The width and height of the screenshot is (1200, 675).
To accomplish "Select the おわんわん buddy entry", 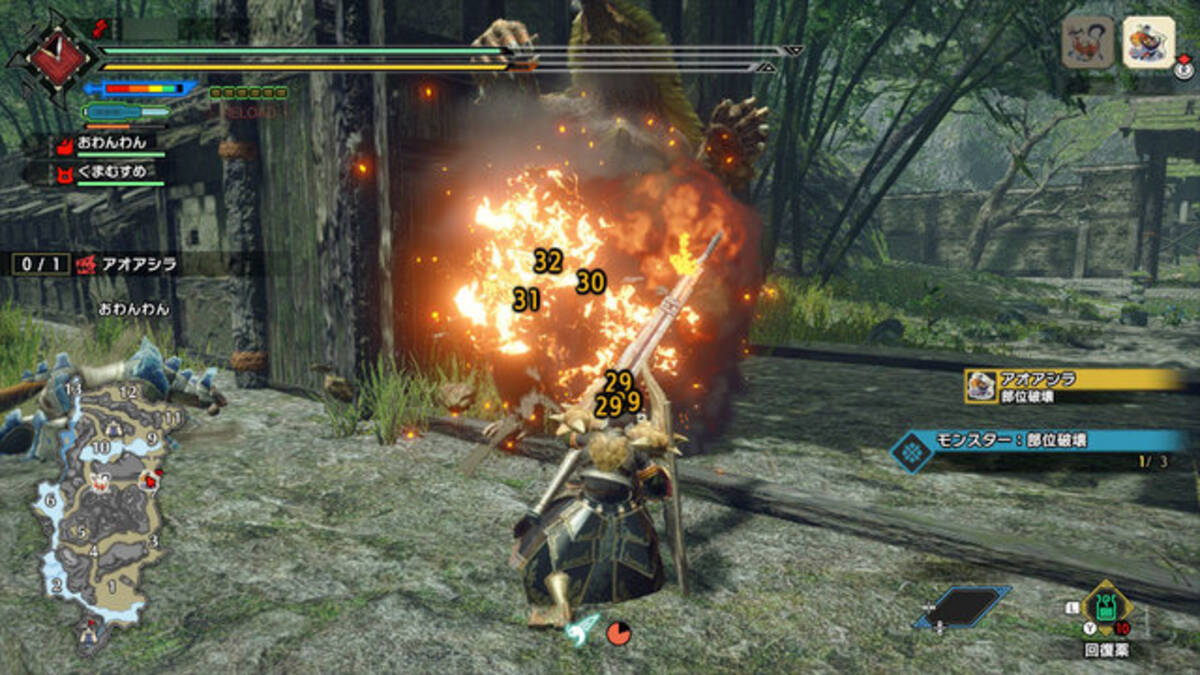I will click(x=111, y=145).
